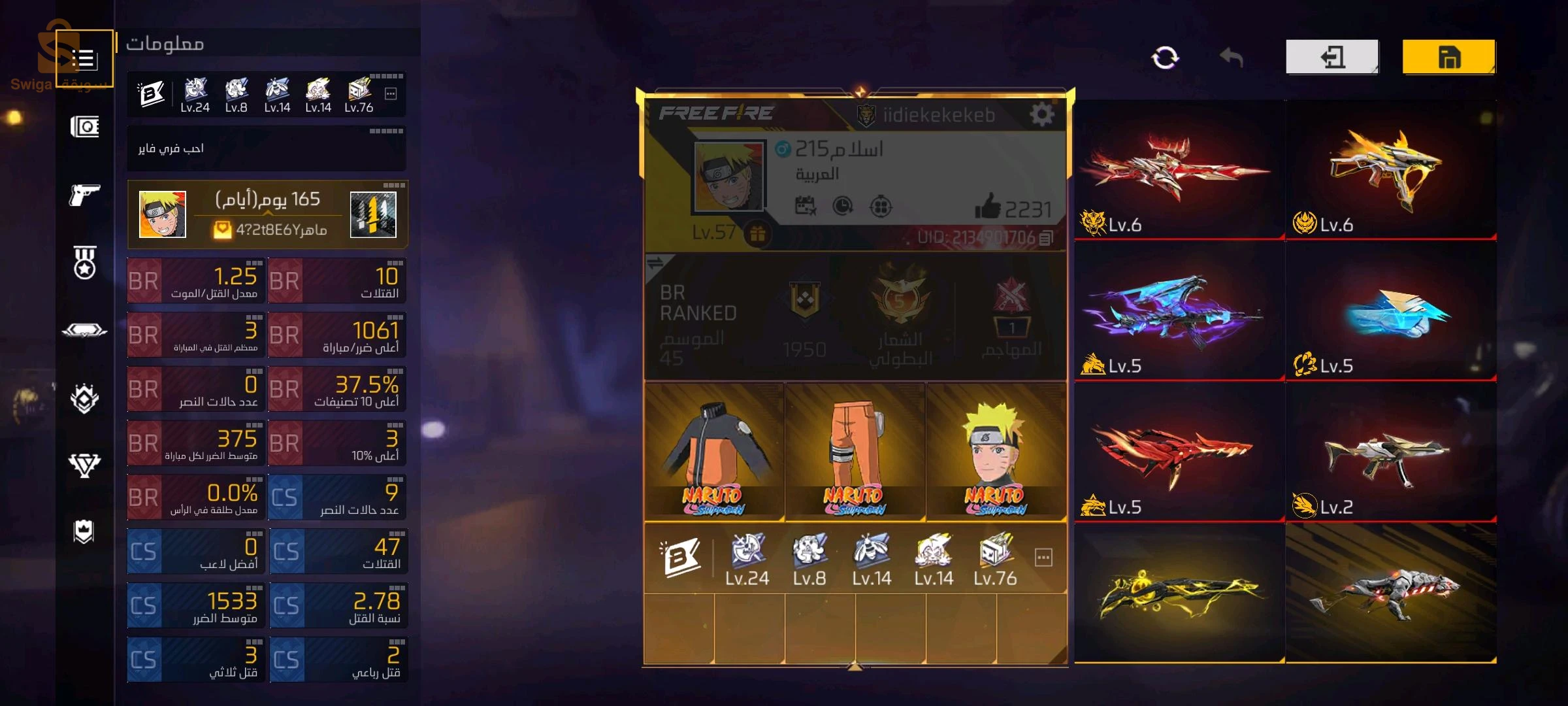Viewport: 1568px width, 706px height.
Task: Click the yellow save button
Action: click(1448, 57)
